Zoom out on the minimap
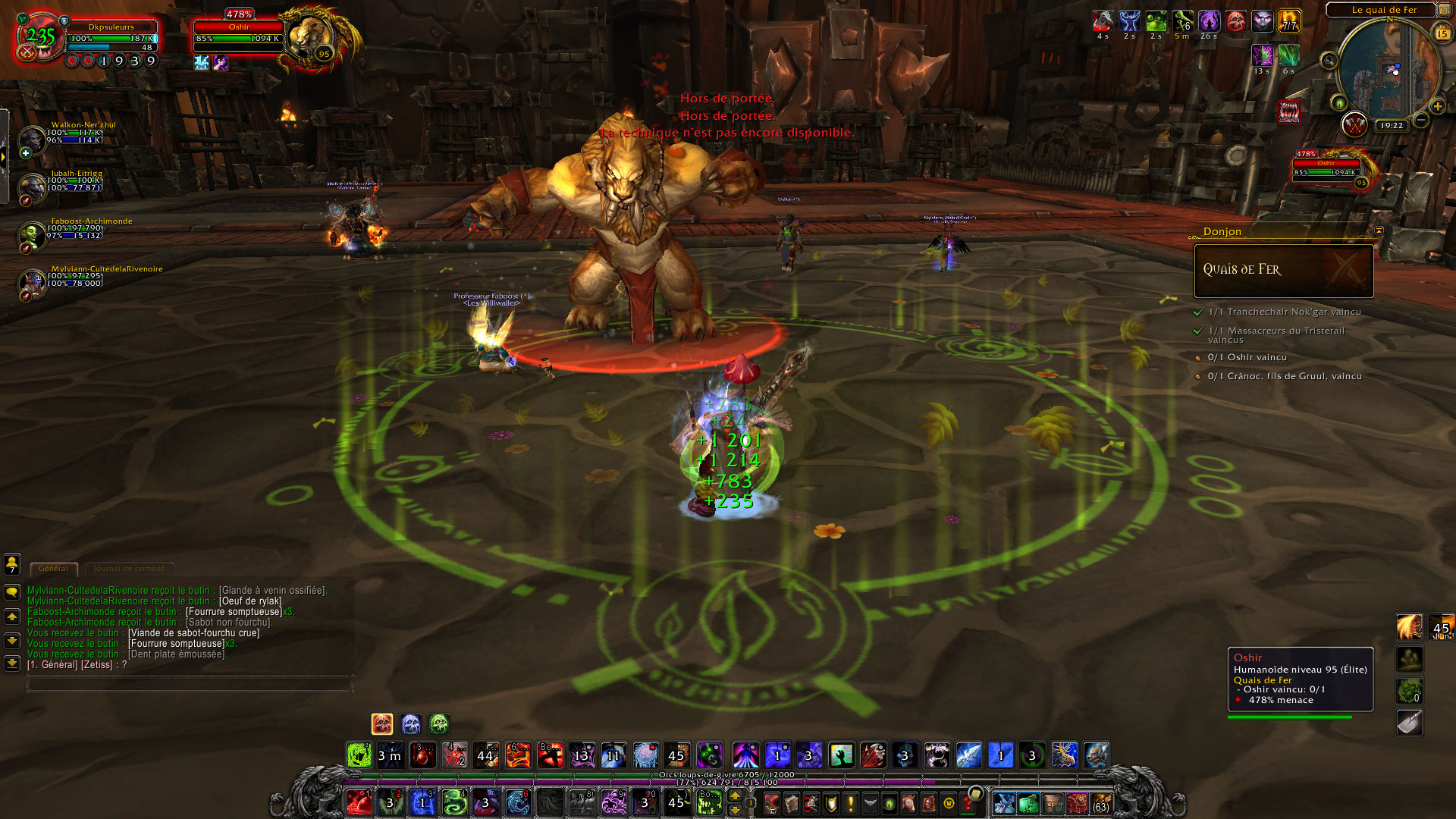The width and height of the screenshot is (1456, 819). click(x=1421, y=120)
